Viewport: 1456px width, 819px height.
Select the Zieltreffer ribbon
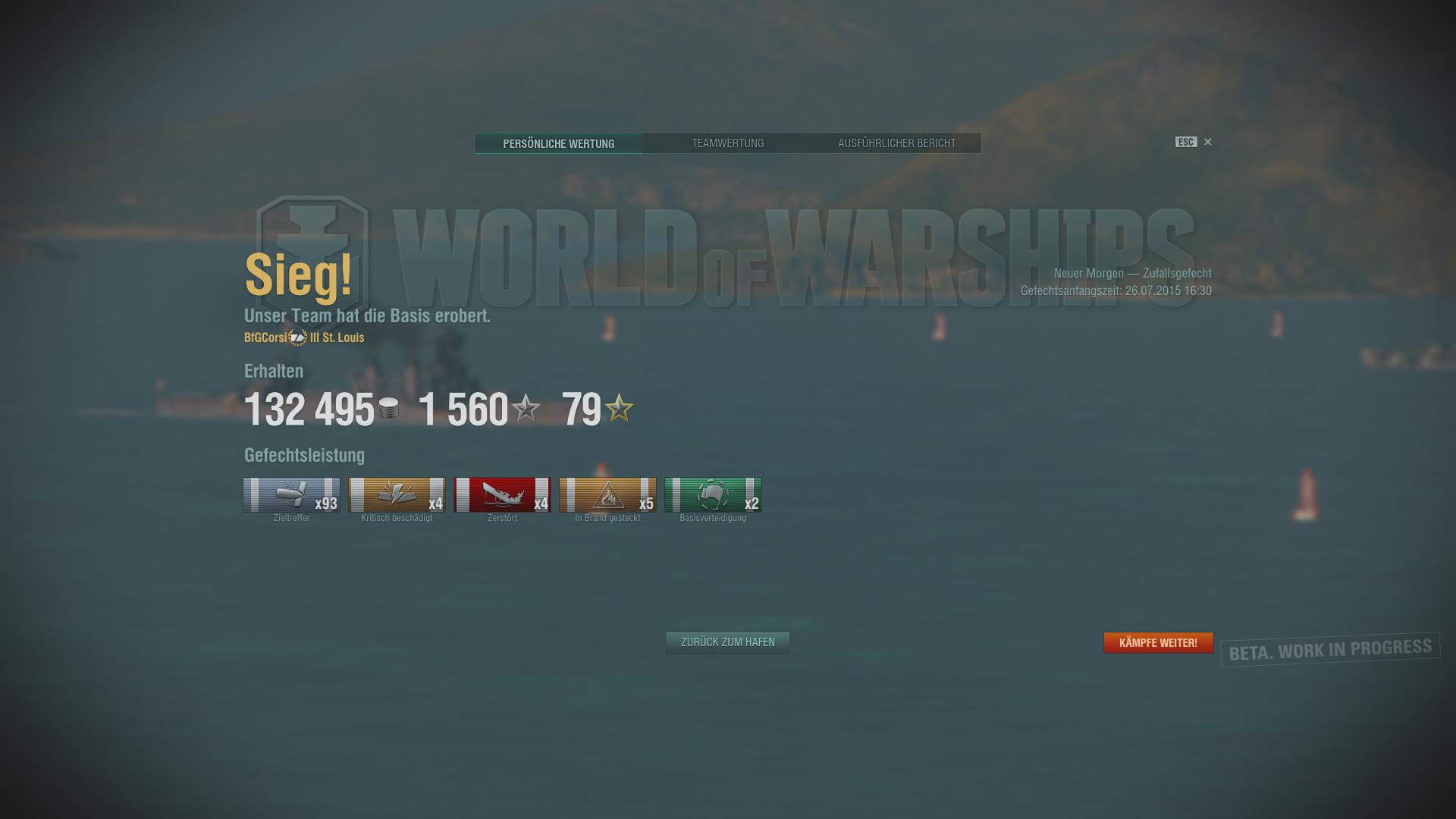[x=291, y=495]
